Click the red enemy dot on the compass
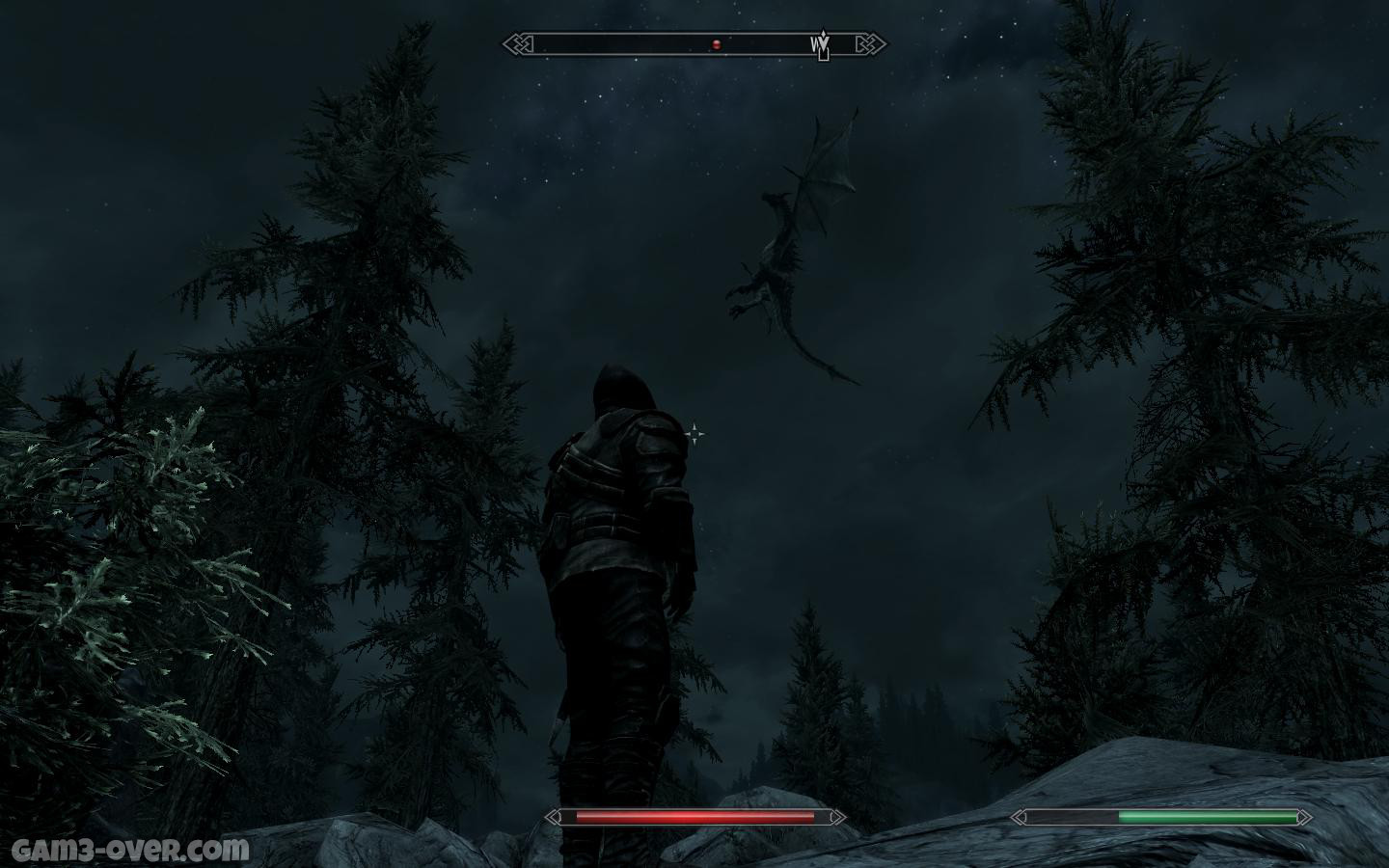The width and height of the screenshot is (1389, 868). [716, 44]
